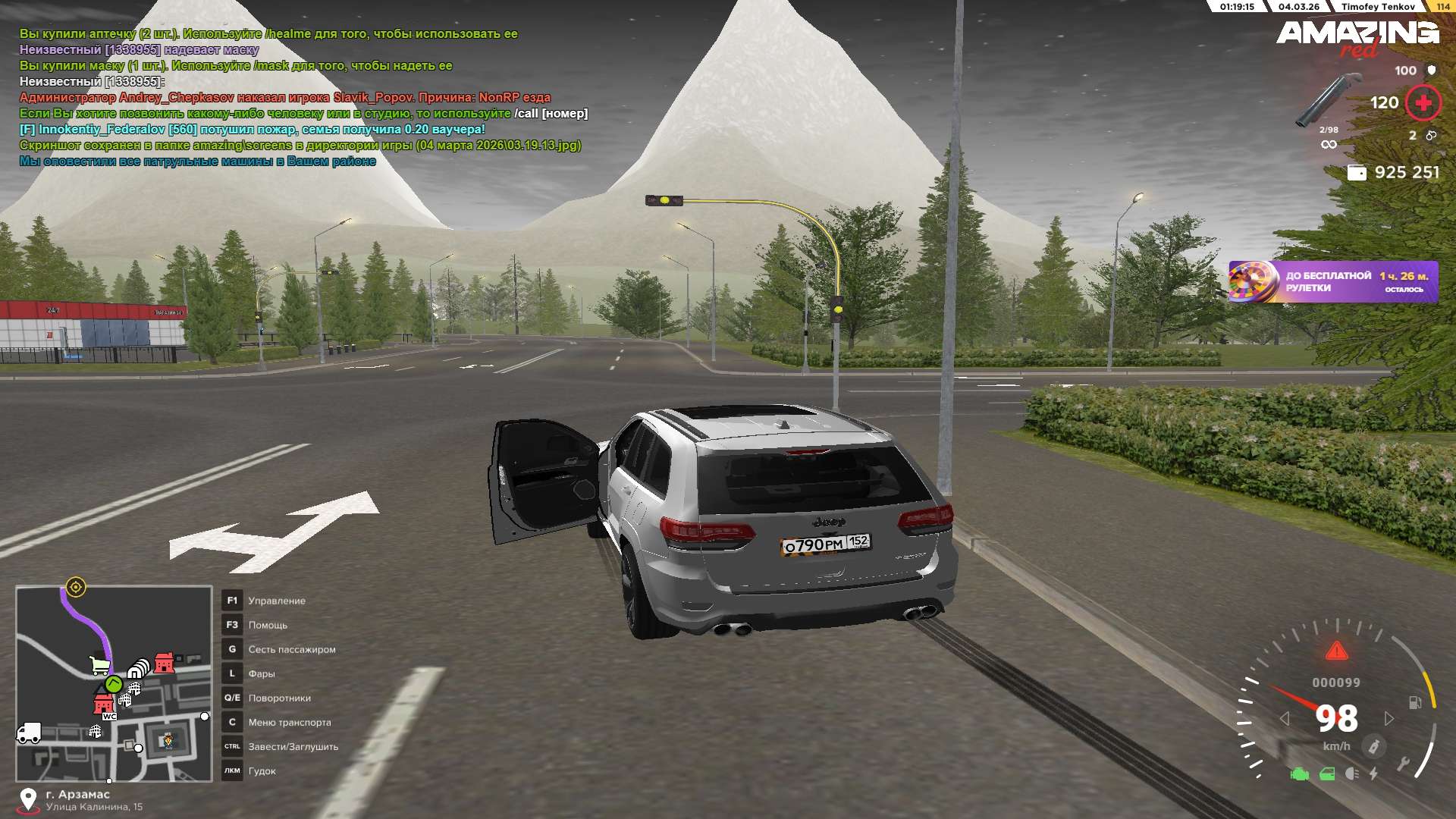Image resolution: width=1456 pixels, height=819 pixels.
Task: Click the location pin beside Арзамас
Action: pos(28,799)
